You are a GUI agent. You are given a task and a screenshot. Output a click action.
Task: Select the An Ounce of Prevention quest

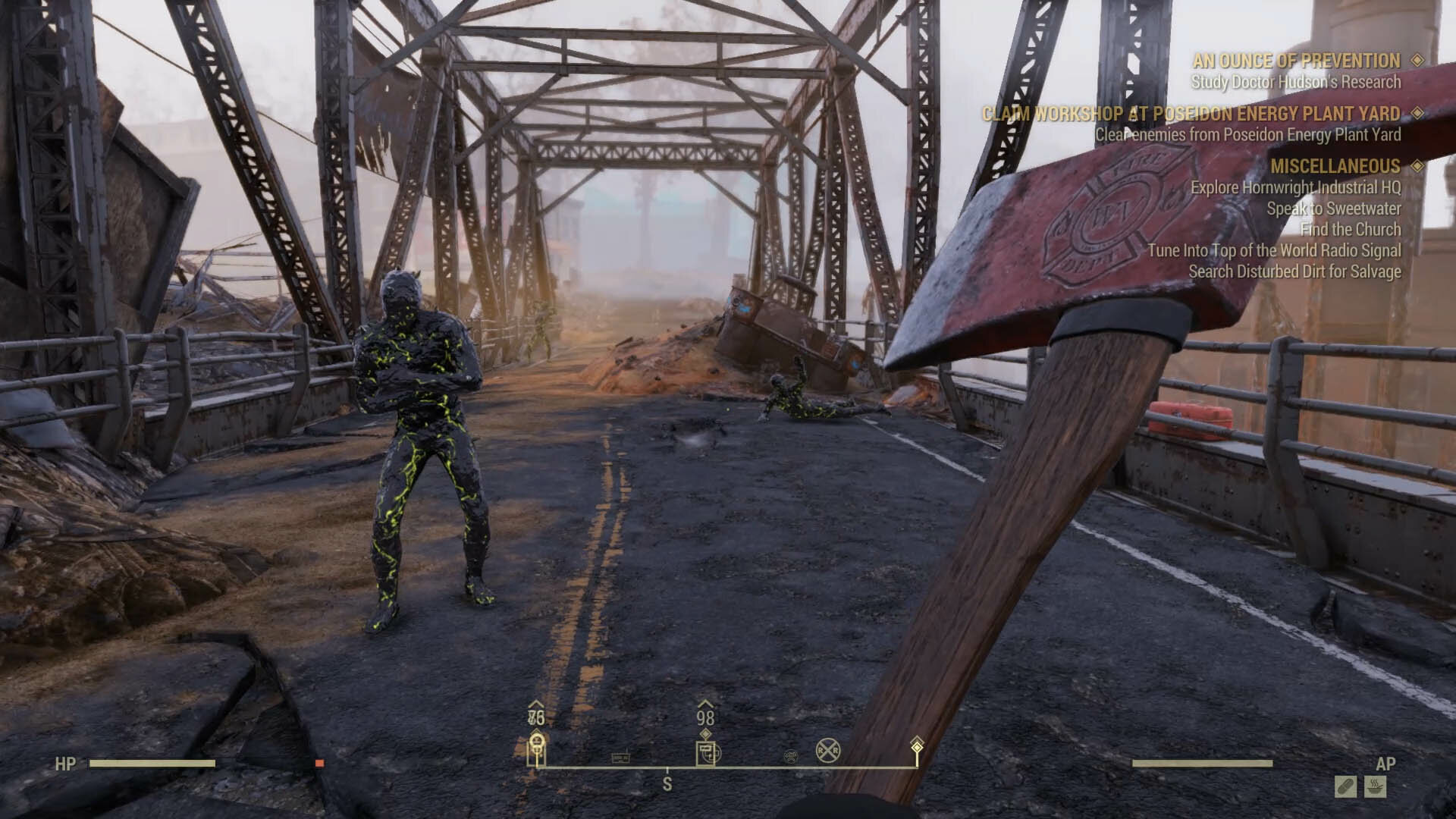pos(1296,61)
